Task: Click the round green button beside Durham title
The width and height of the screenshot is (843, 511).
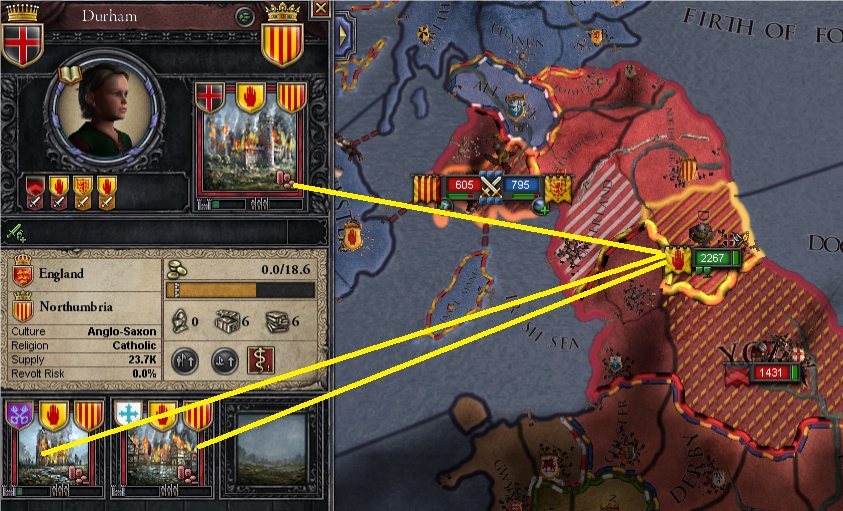Action: tap(244, 16)
